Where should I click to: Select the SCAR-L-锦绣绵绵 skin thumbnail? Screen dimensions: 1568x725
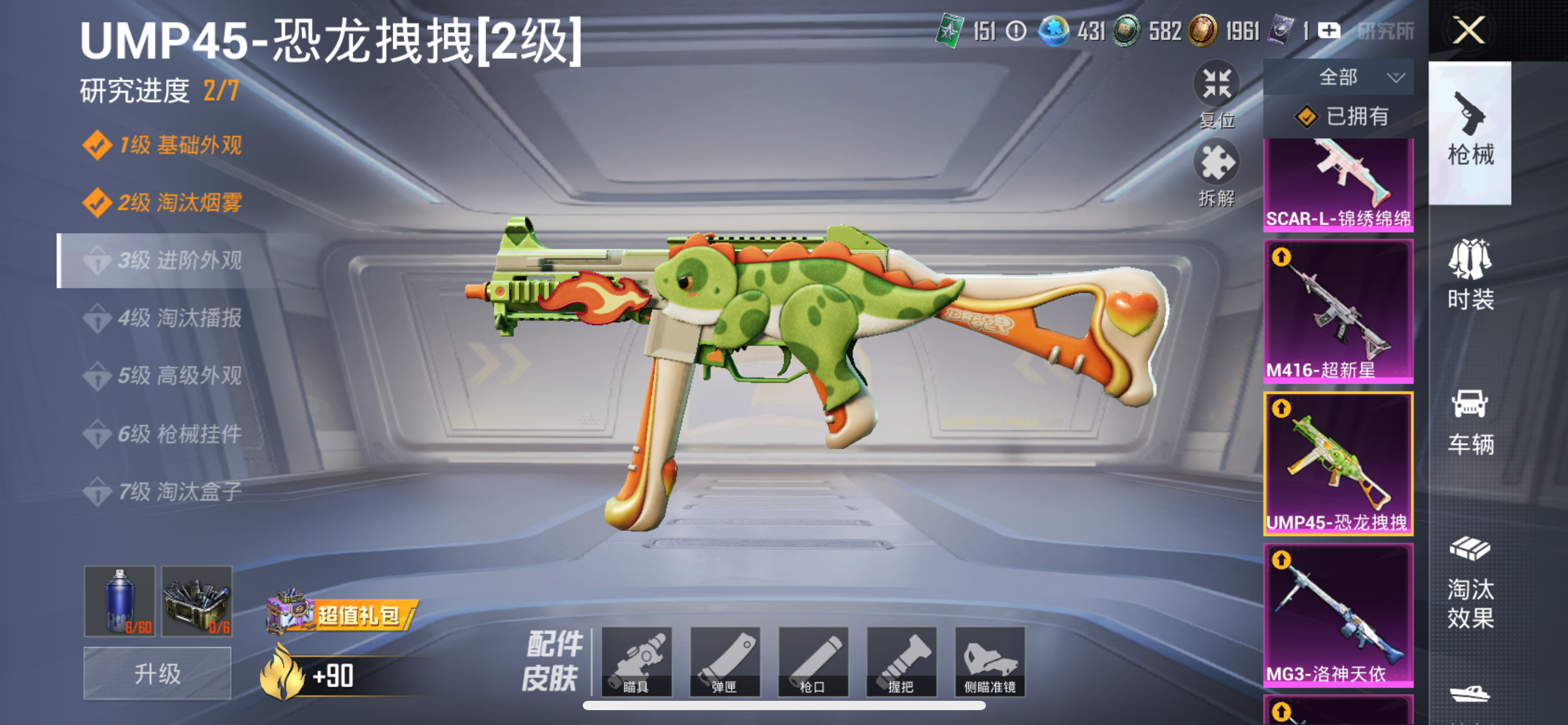[x=1338, y=184]
